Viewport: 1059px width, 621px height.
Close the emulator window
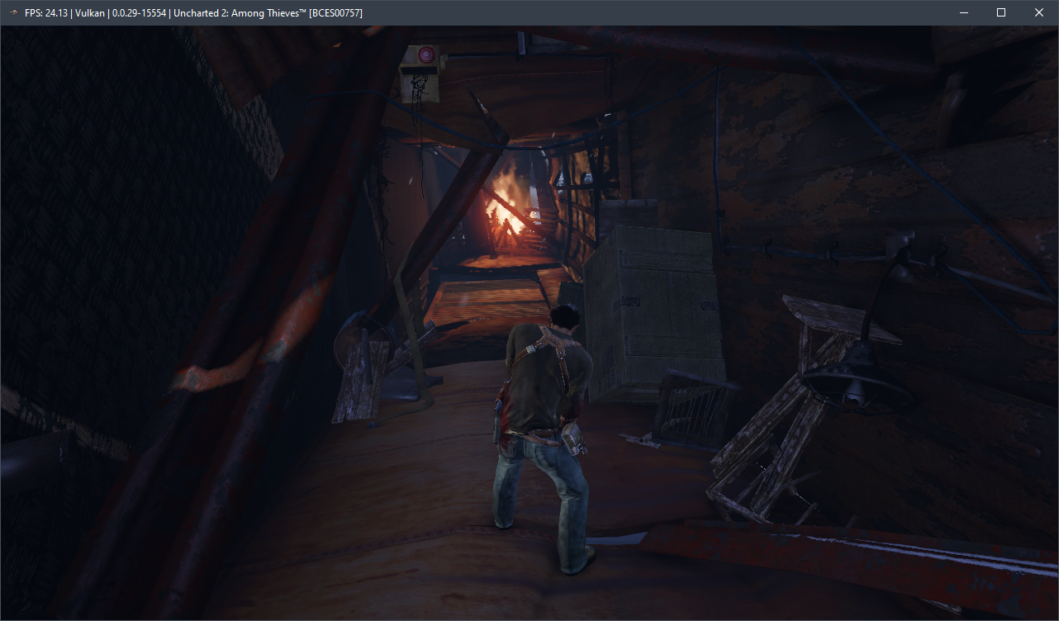coord(1038,12)
